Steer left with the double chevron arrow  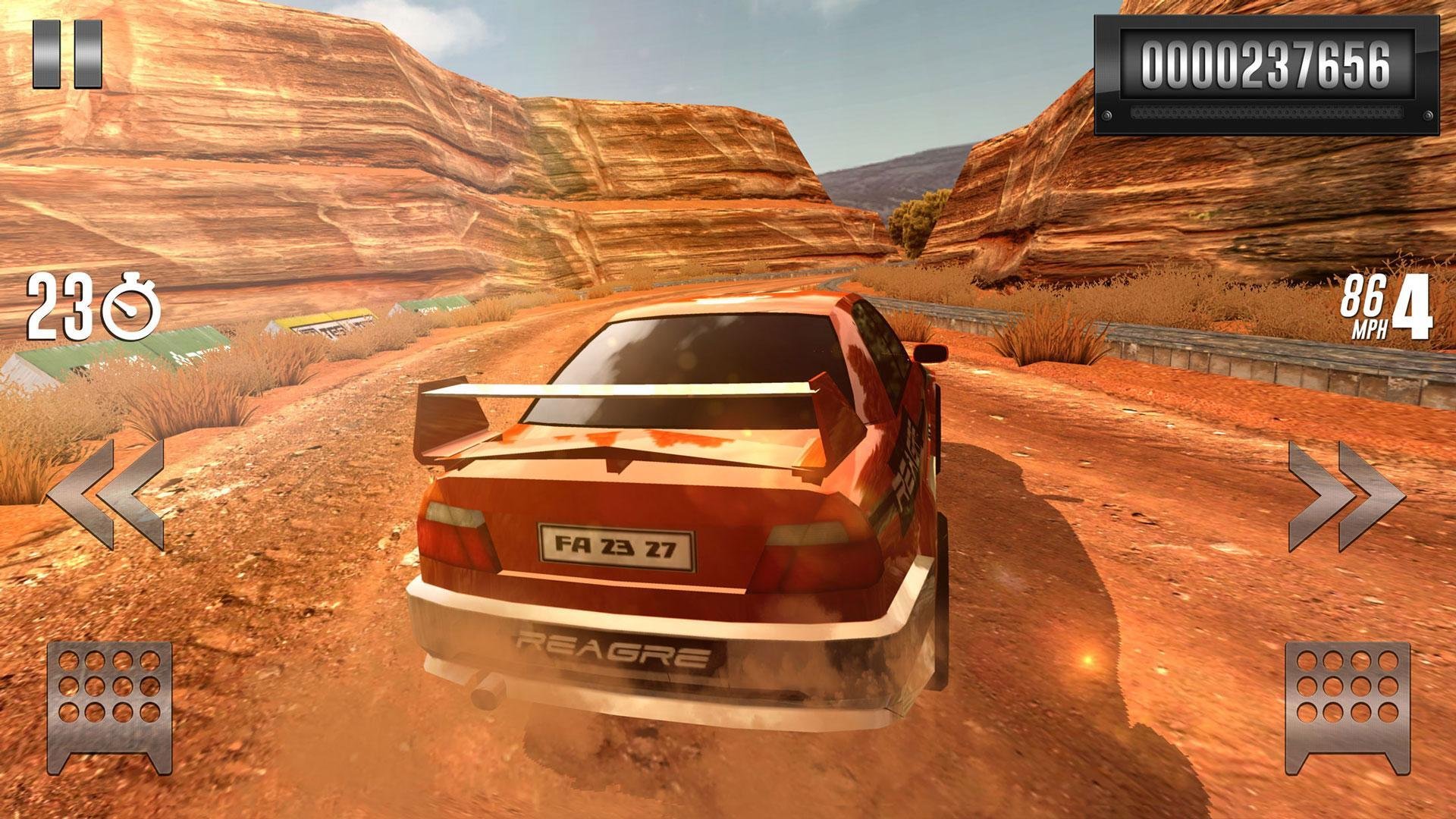[107, 494]
